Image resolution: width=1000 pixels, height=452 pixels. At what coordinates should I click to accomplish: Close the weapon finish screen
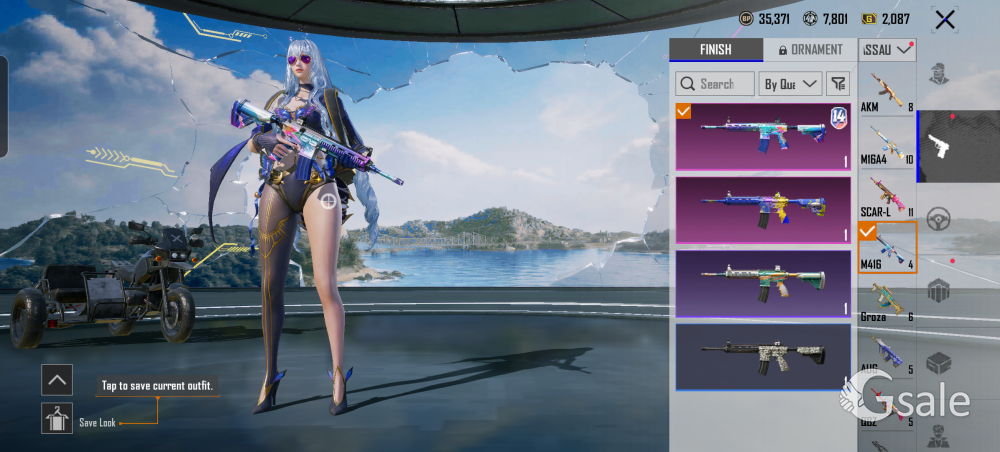(944, 19)
